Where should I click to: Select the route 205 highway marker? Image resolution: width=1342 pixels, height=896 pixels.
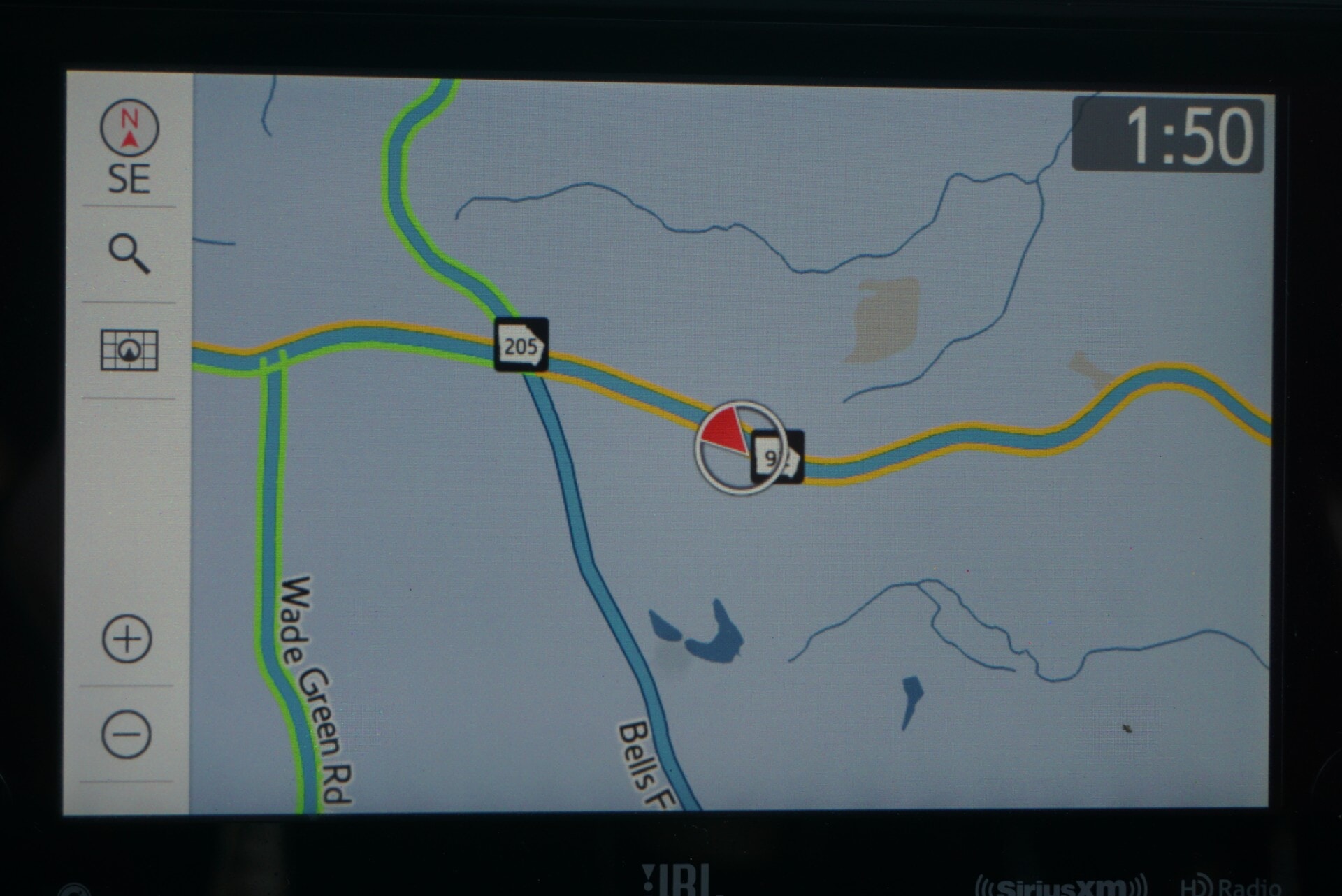521,345
